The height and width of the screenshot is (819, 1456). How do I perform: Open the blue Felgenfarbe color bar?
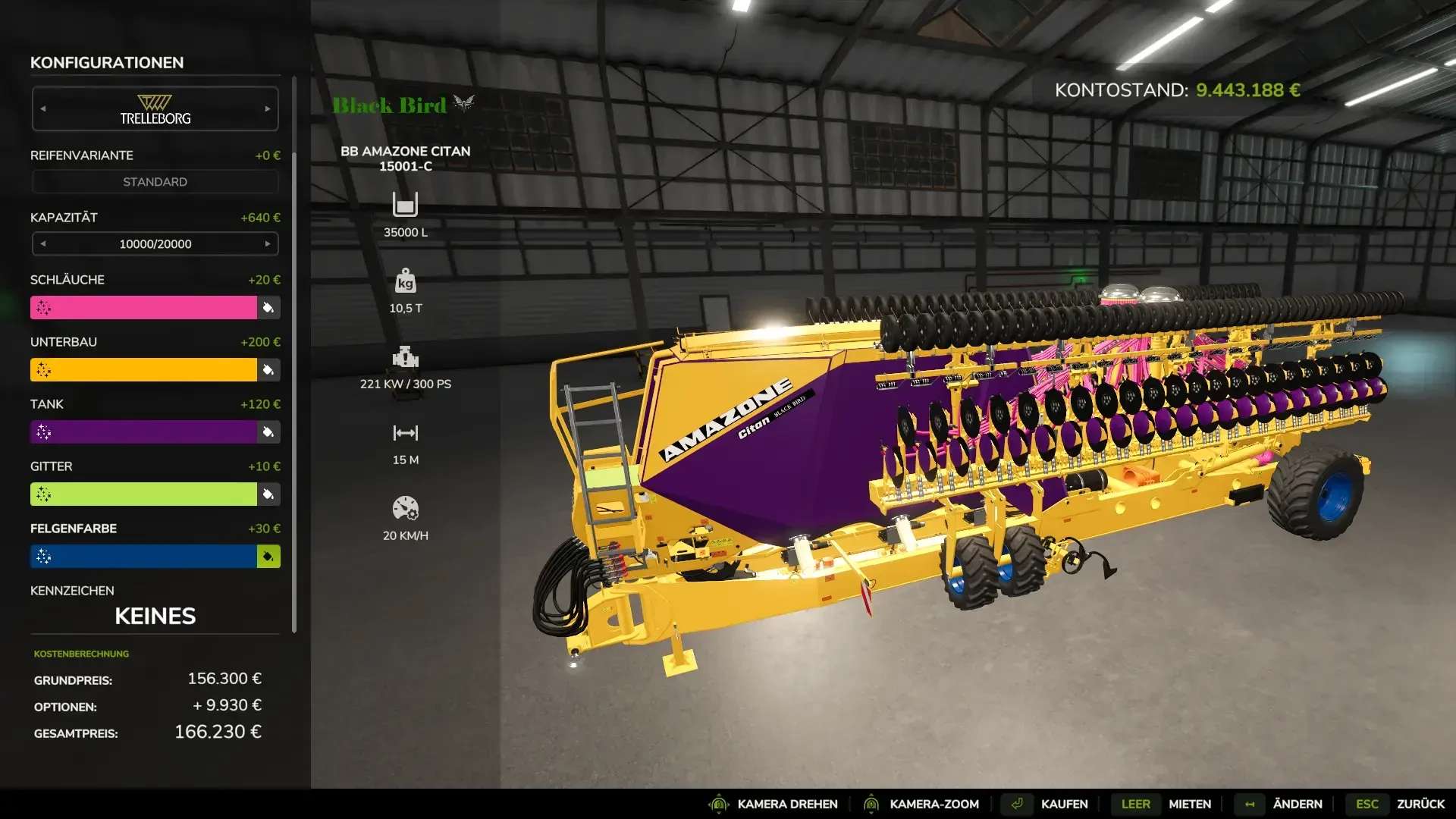point(144,557)
